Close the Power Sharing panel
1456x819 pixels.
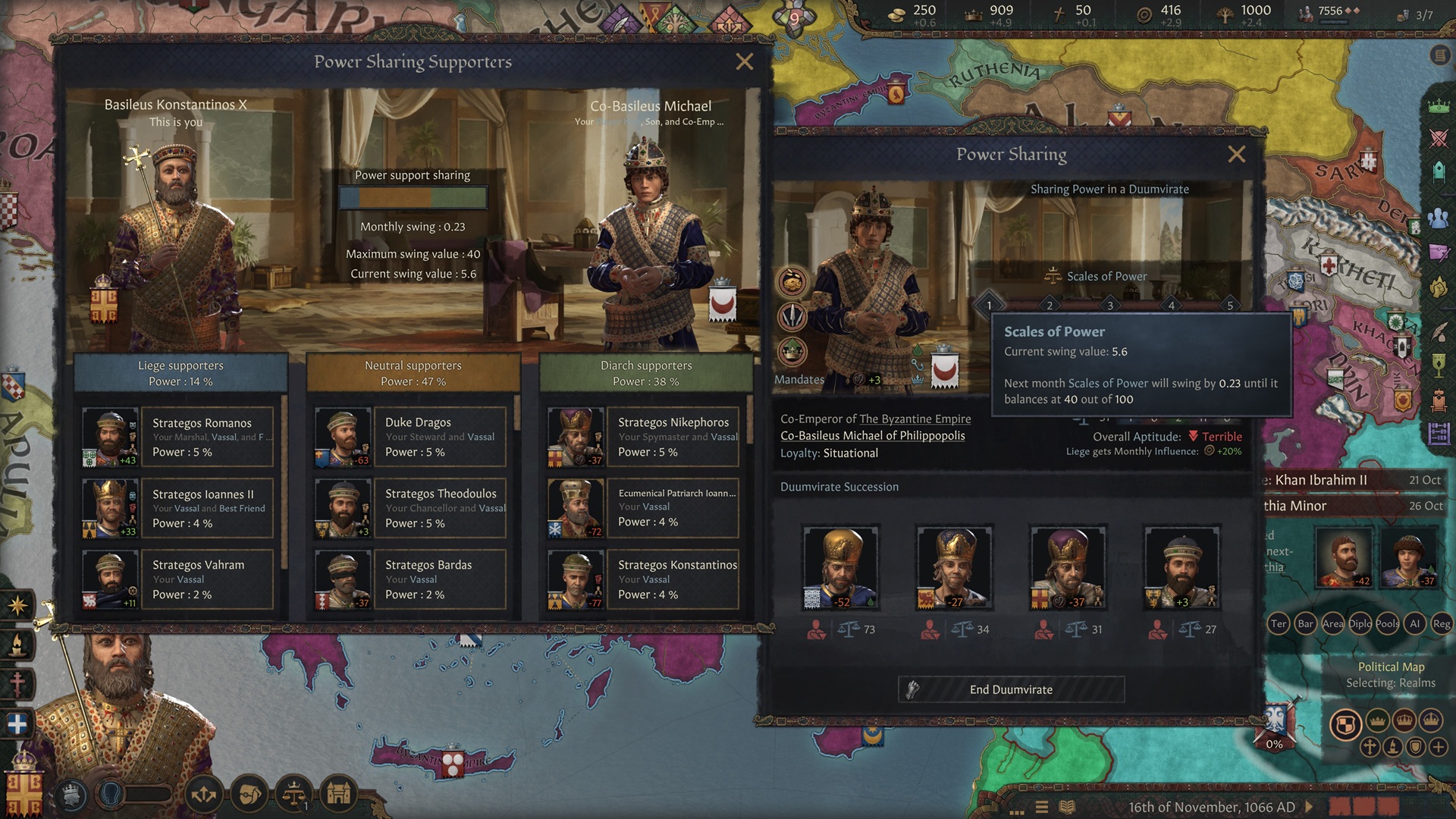click(x=1236, y=155)
